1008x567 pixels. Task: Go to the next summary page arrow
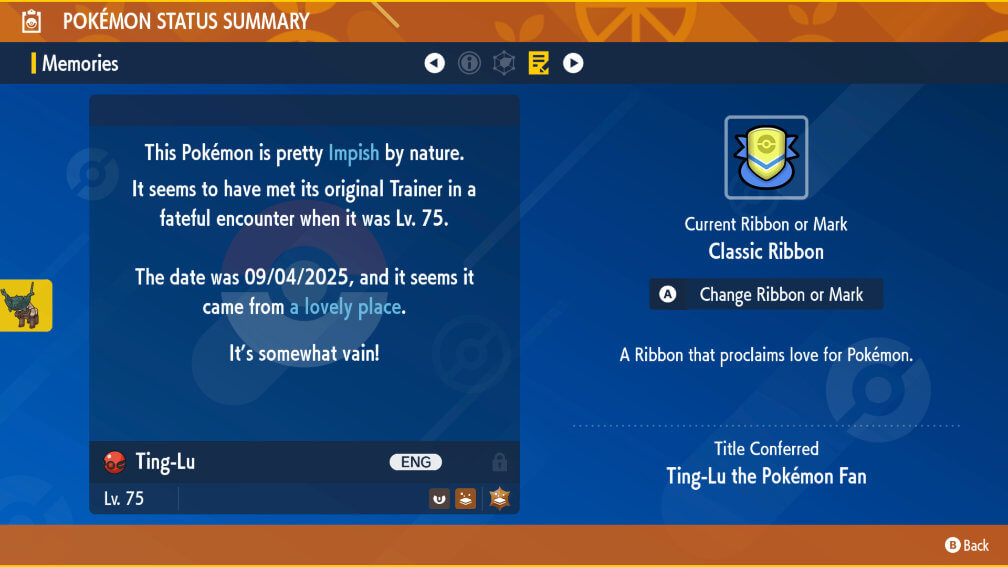point(573,63)
